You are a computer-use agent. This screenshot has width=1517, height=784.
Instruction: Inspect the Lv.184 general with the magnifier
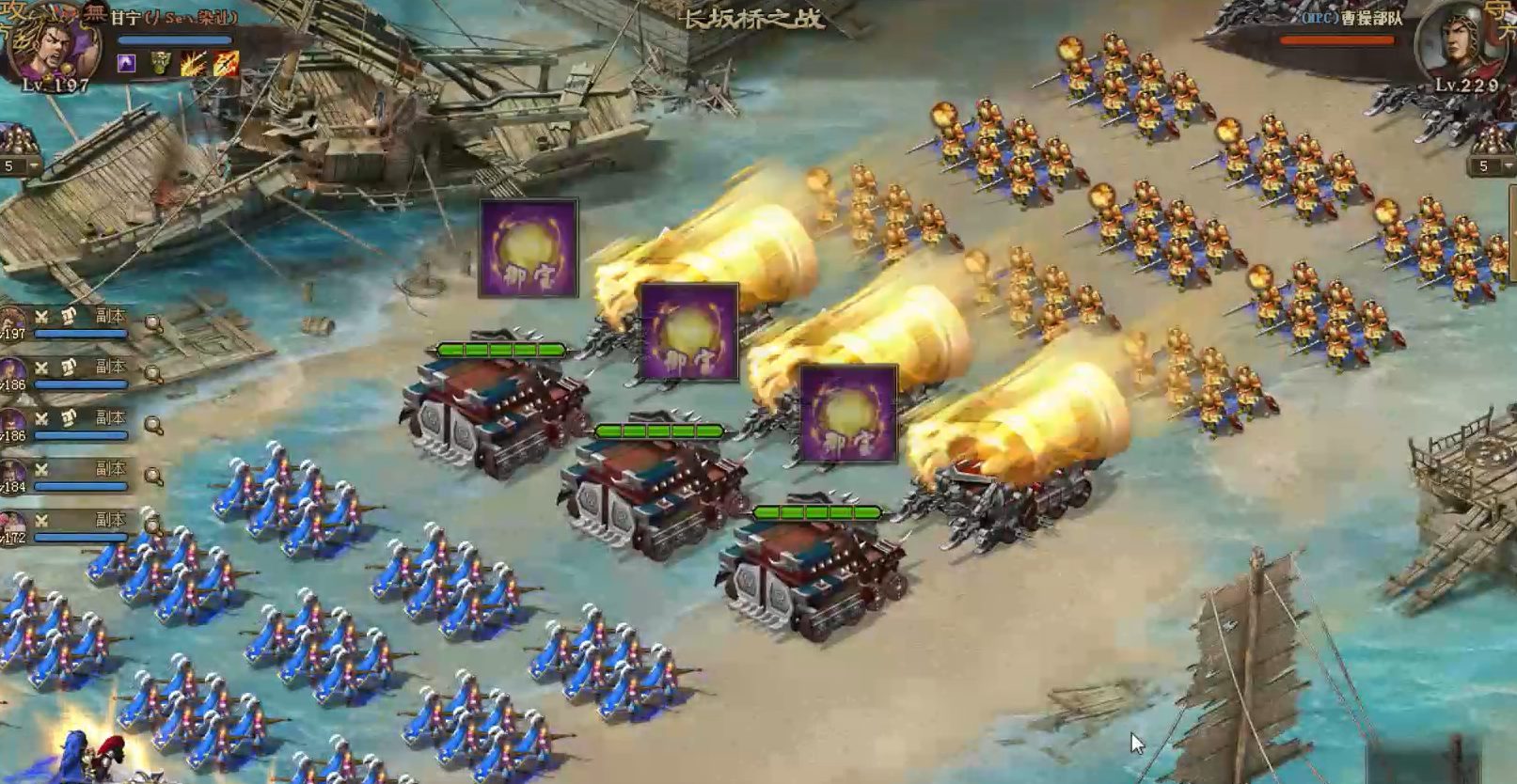tap(152, 477)
